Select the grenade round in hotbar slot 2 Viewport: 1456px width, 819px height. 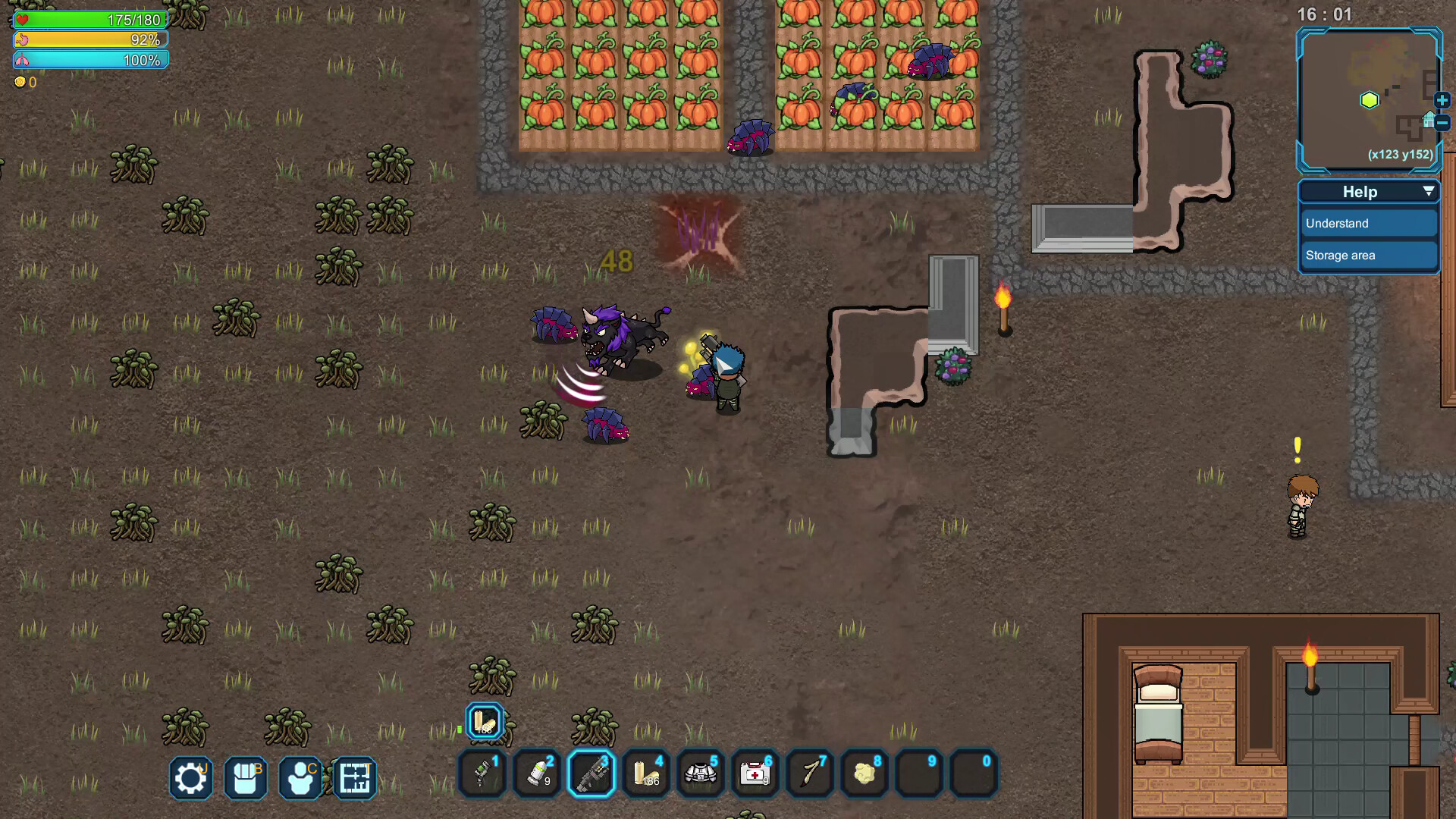(536, 773)
